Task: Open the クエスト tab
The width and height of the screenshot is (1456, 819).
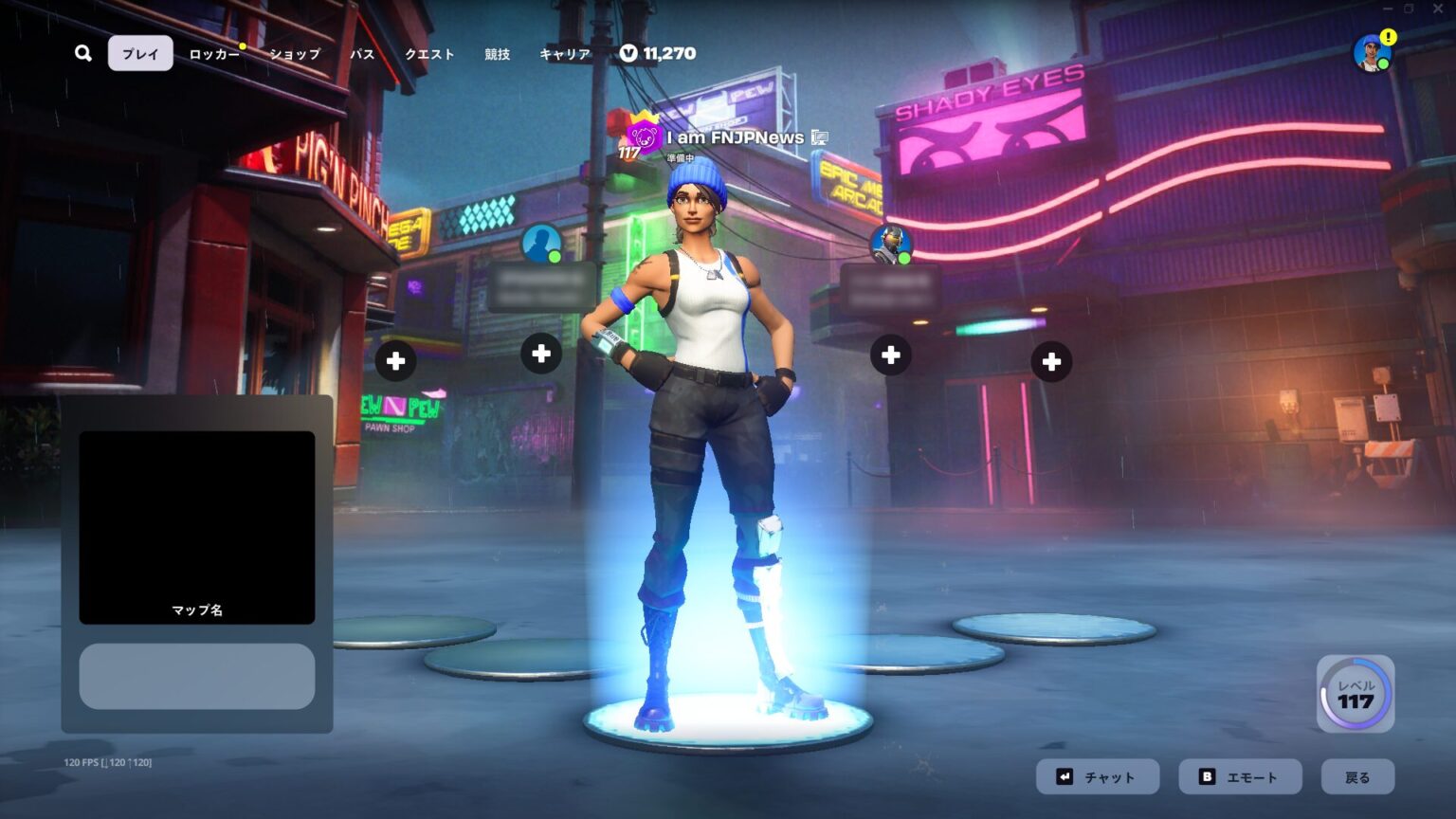Action: (x=429, y=54)
